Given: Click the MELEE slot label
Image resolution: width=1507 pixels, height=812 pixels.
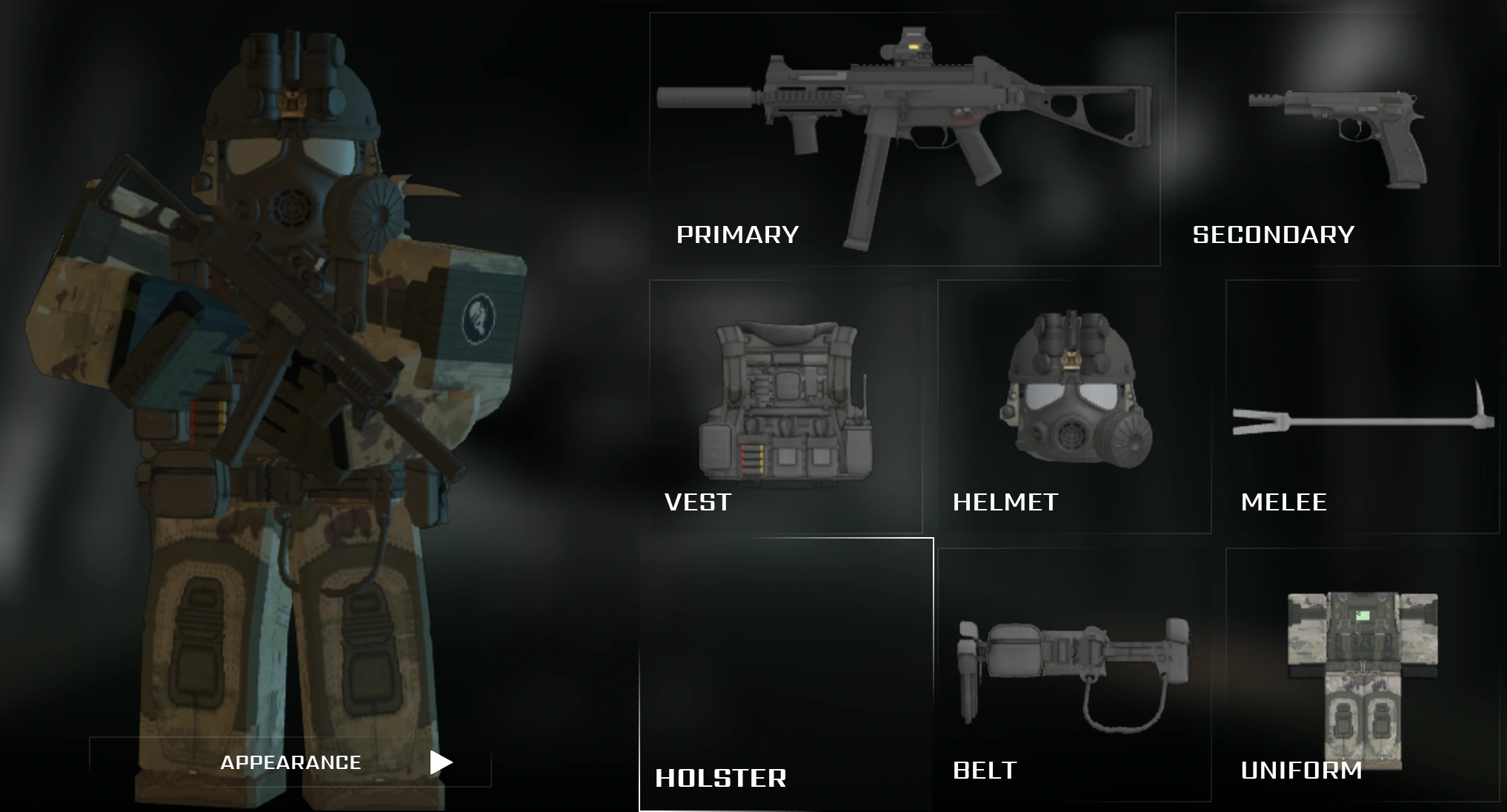Looking at the screenshot, I should (x=1284, y=504).
